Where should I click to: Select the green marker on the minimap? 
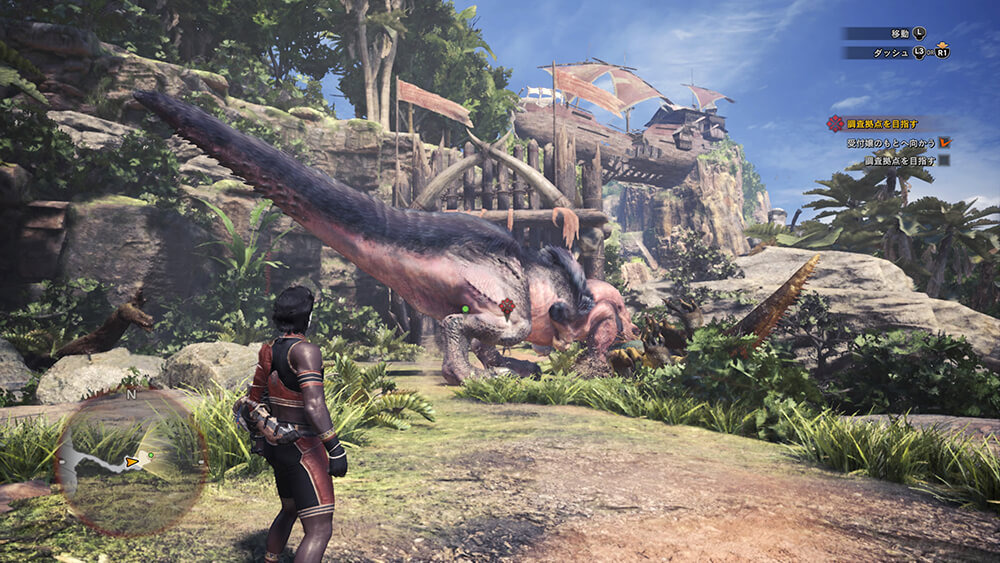tap(150, 455)
